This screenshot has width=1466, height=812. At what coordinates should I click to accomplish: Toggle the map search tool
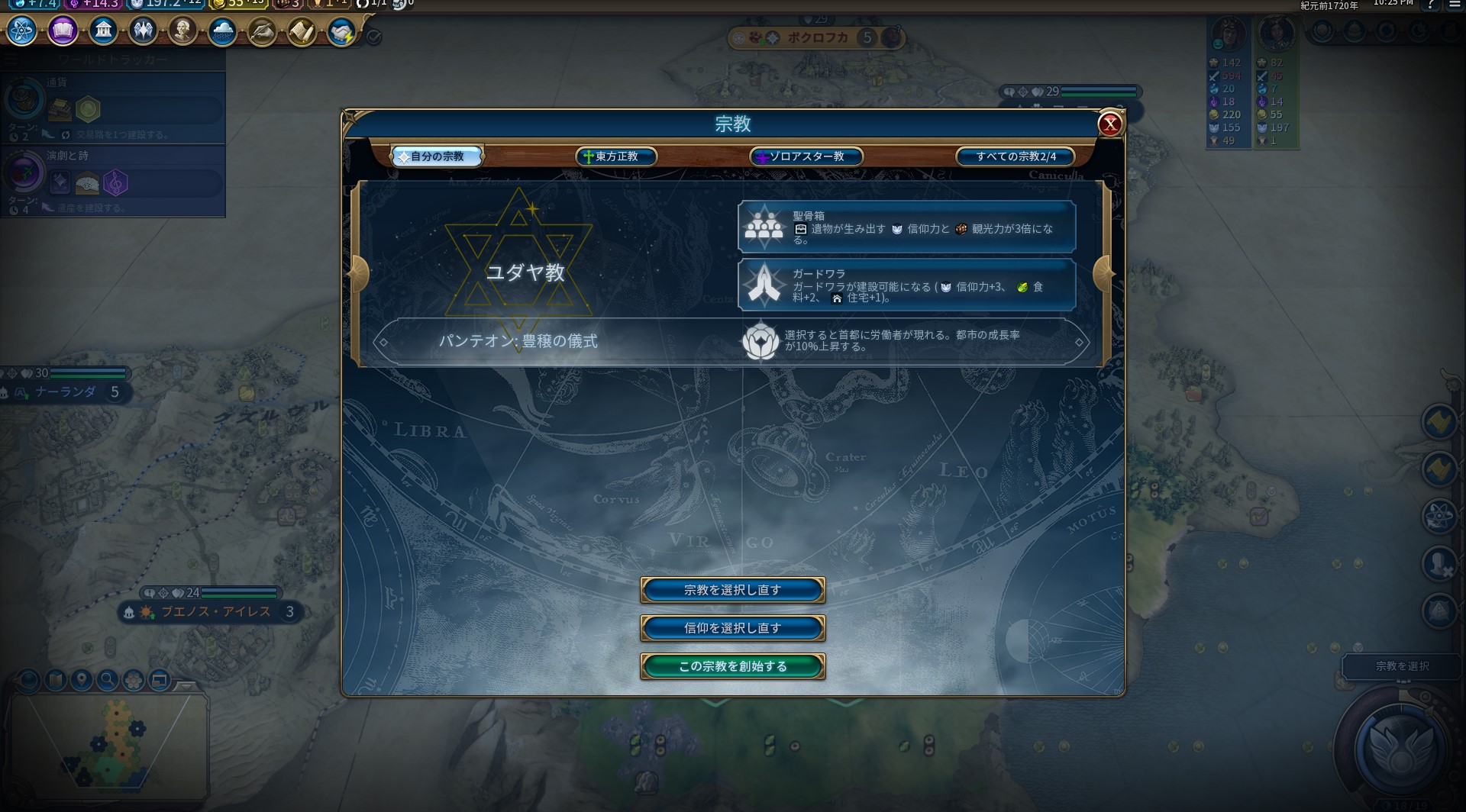(x=108, y=679)
